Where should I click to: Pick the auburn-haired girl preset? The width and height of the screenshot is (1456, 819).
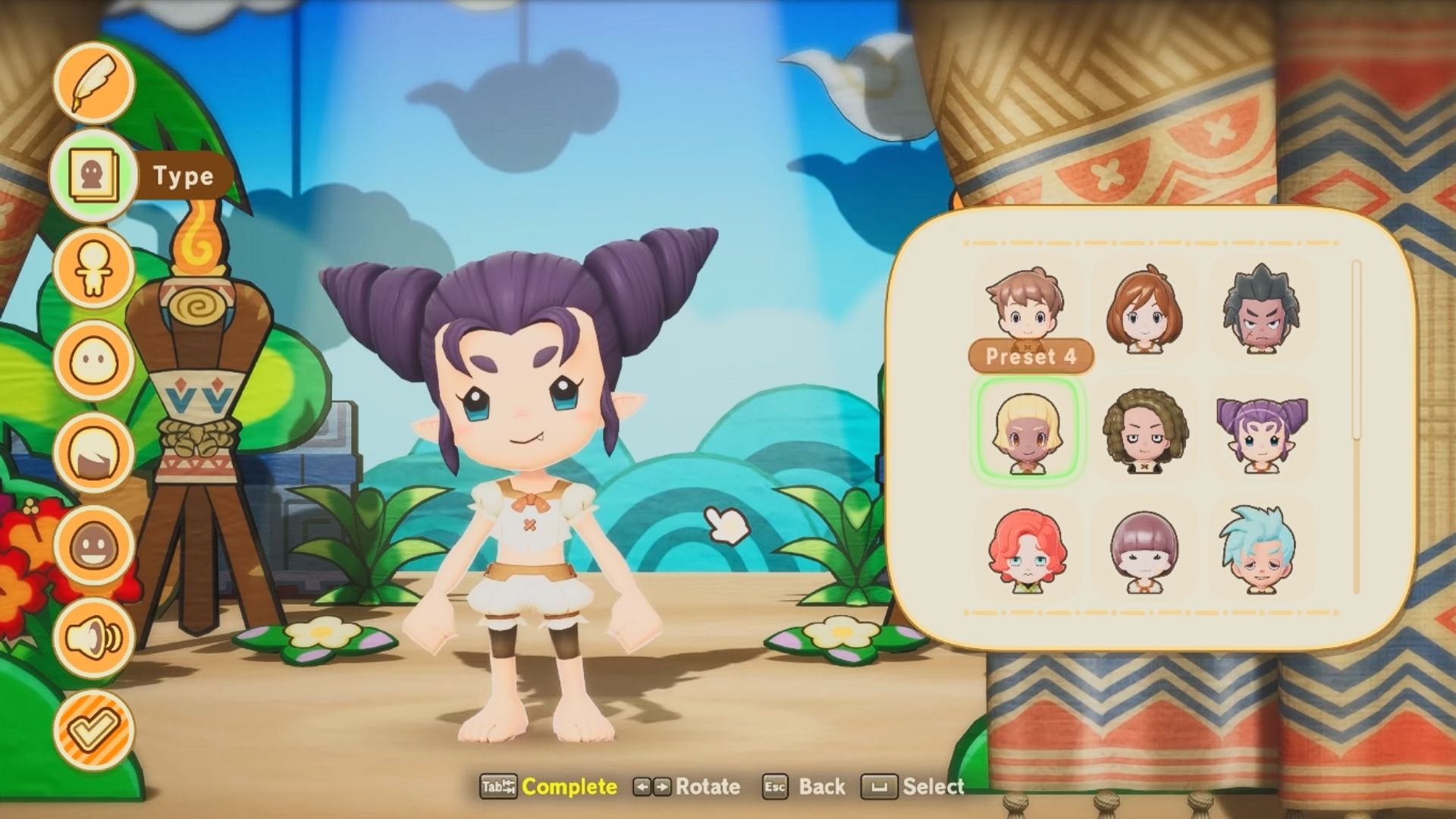coord(1144,307)
